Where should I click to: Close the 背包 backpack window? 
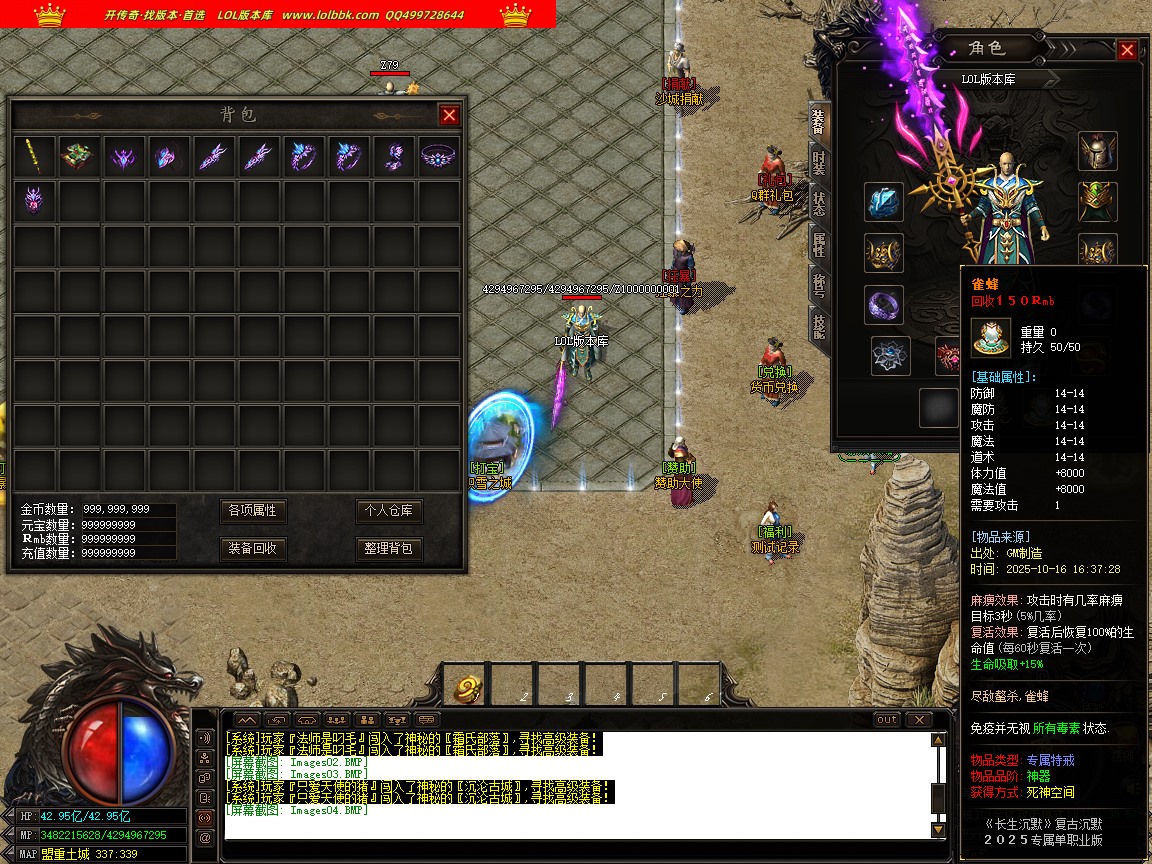coord(449,115)
